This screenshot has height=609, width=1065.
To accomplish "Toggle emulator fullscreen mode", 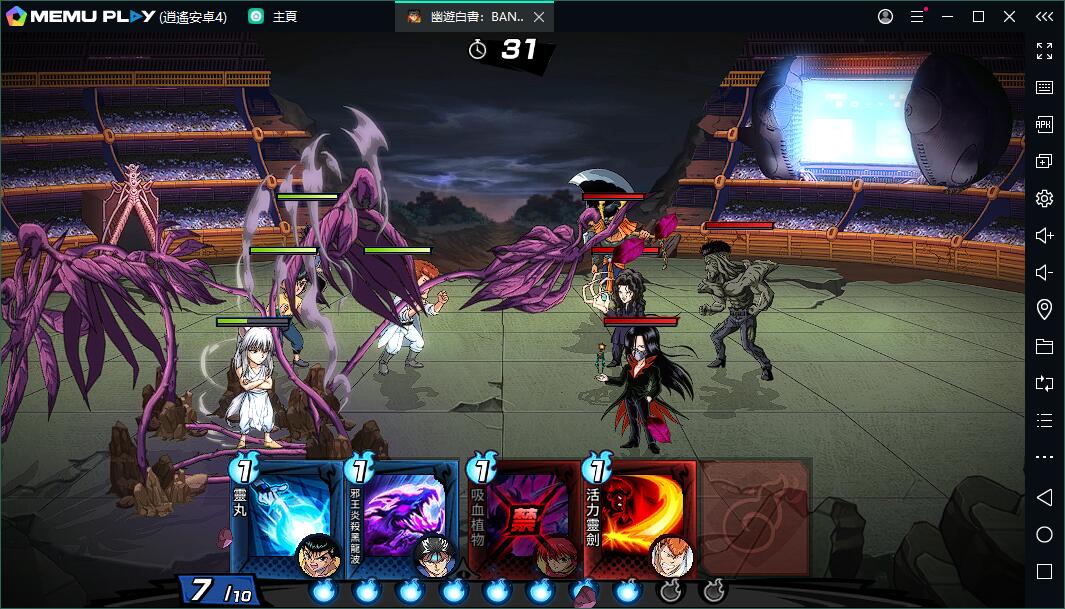I will pyautogui.click(x=1044, y=50).
